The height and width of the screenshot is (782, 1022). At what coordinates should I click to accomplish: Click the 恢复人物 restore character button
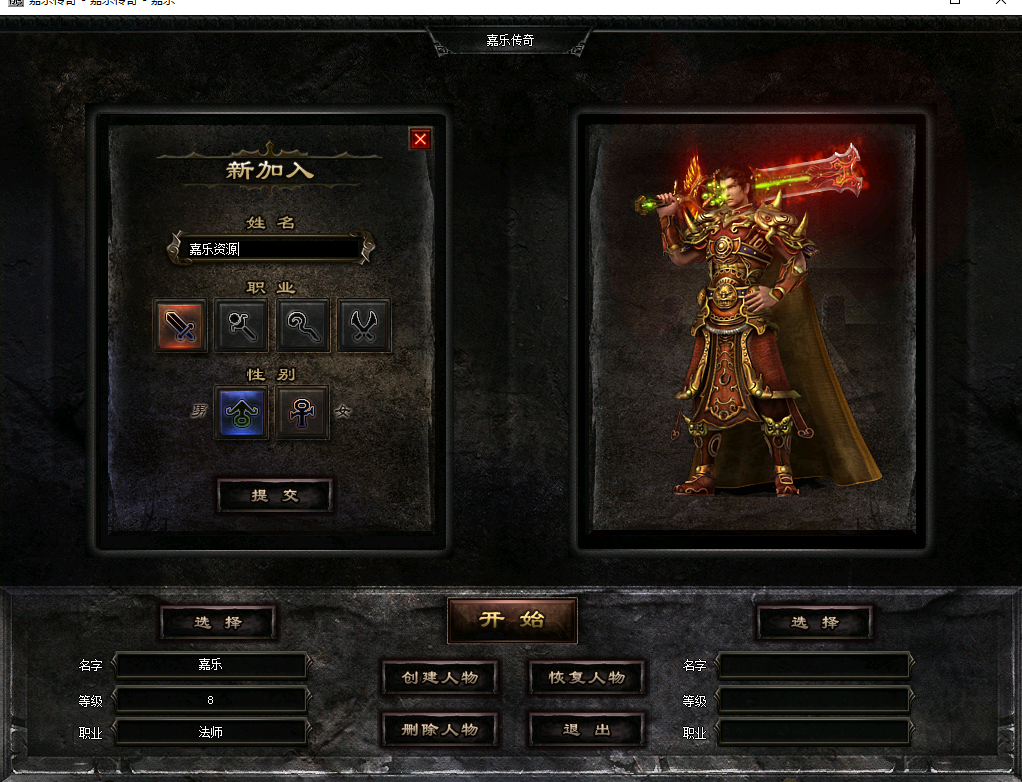coord(586,677)
